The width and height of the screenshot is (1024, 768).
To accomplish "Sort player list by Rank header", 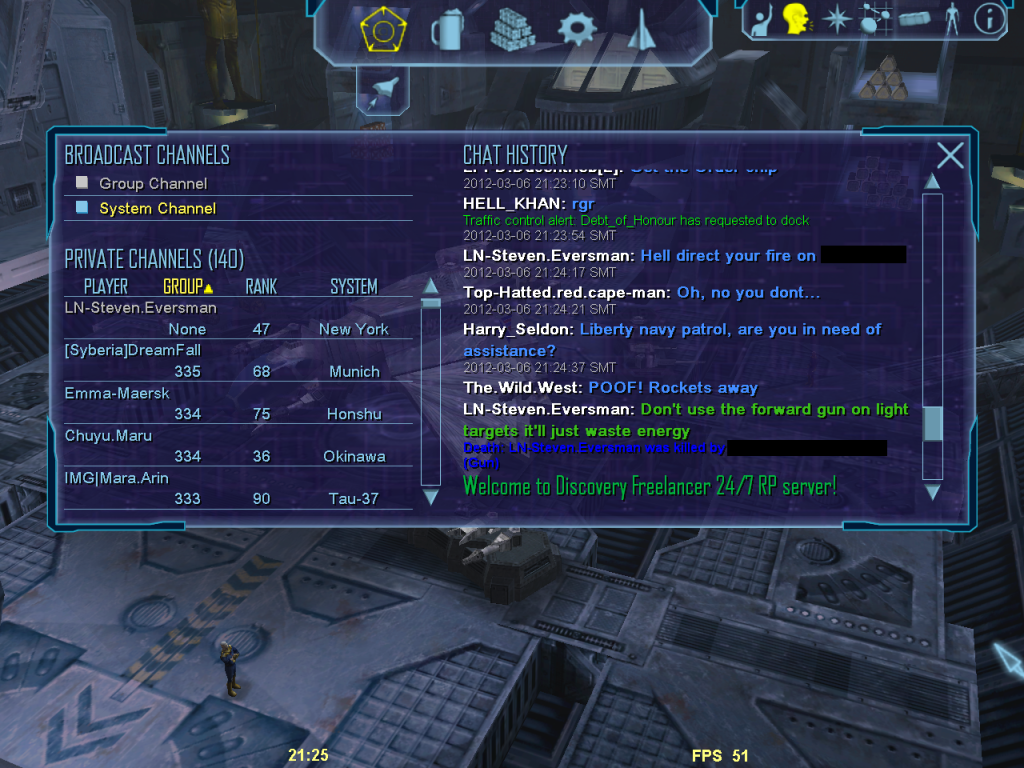I will [x=261, y=287].
